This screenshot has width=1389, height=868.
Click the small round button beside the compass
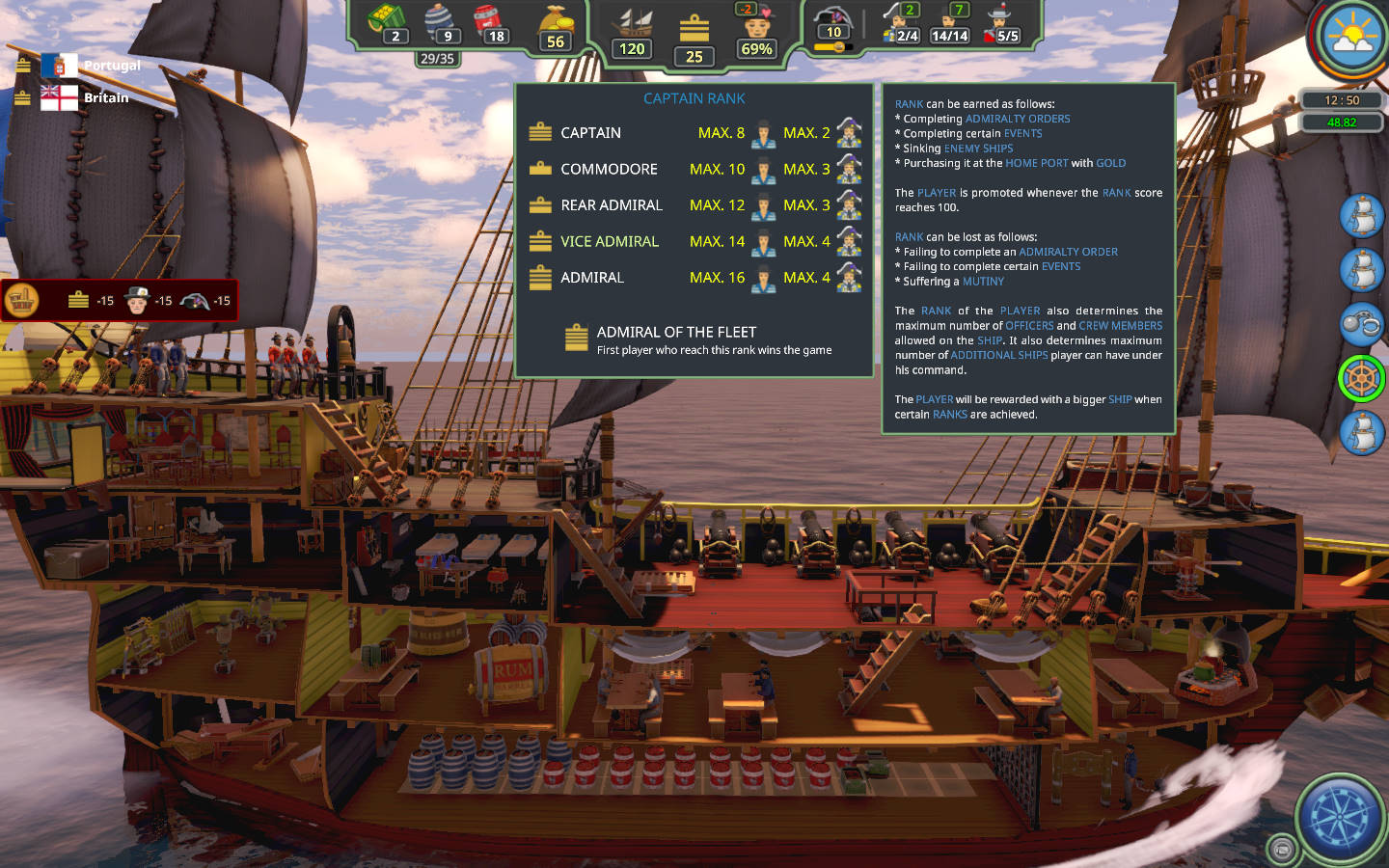[1282, 849]
